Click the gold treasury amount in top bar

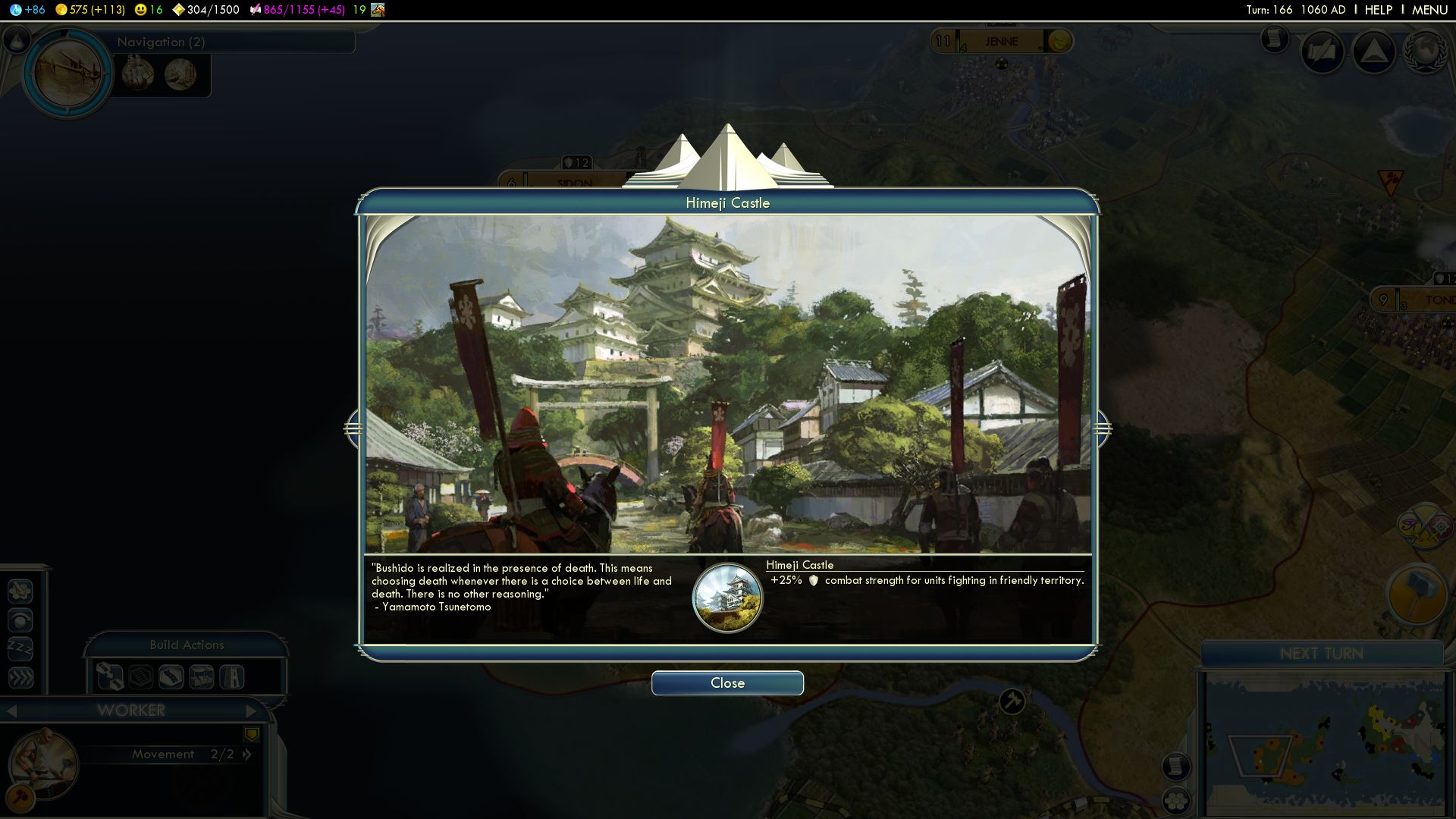coord(90,10)
